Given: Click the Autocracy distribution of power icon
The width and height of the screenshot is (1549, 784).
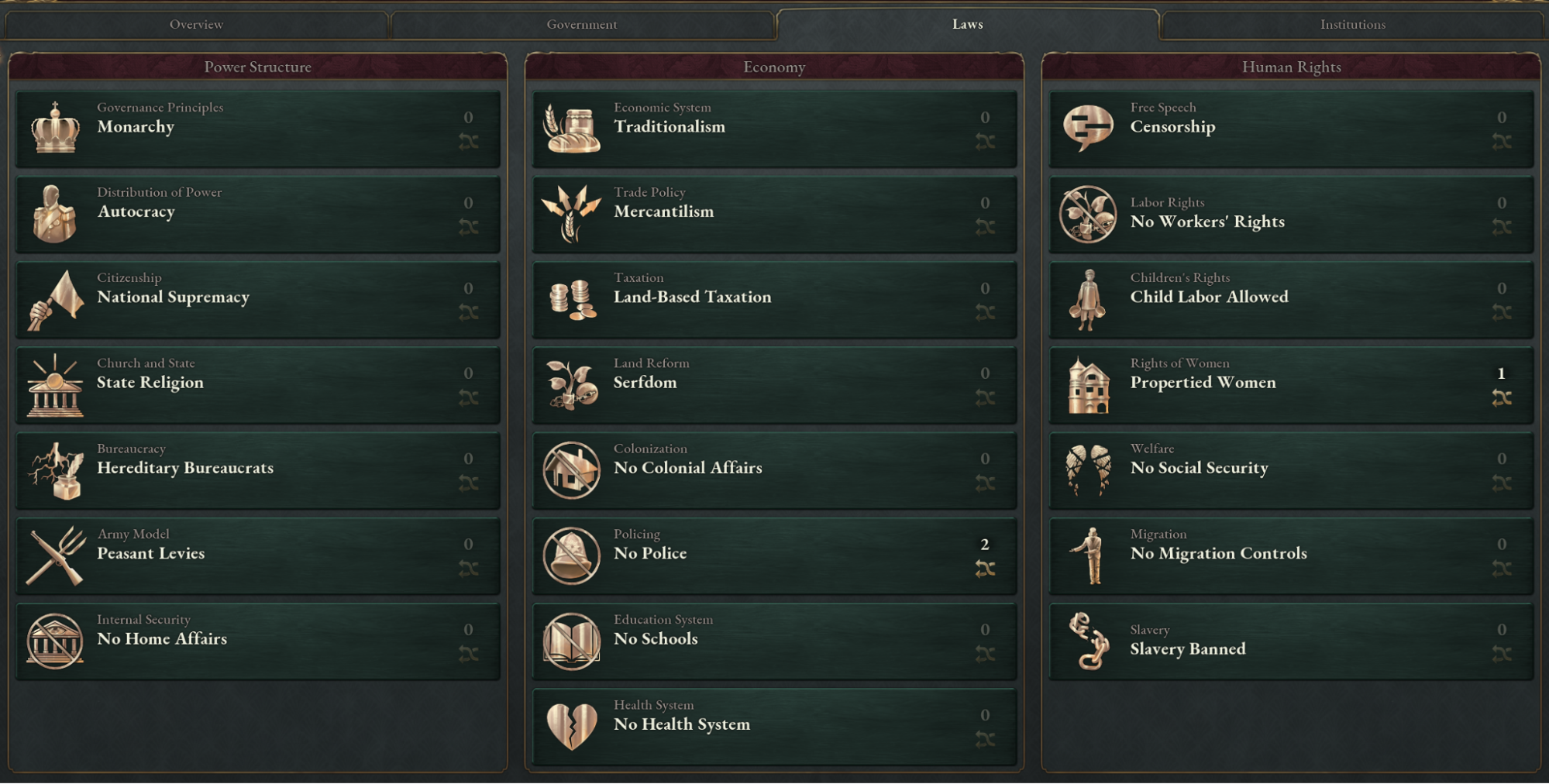Looking at the screenshot, I should point(54,215).
